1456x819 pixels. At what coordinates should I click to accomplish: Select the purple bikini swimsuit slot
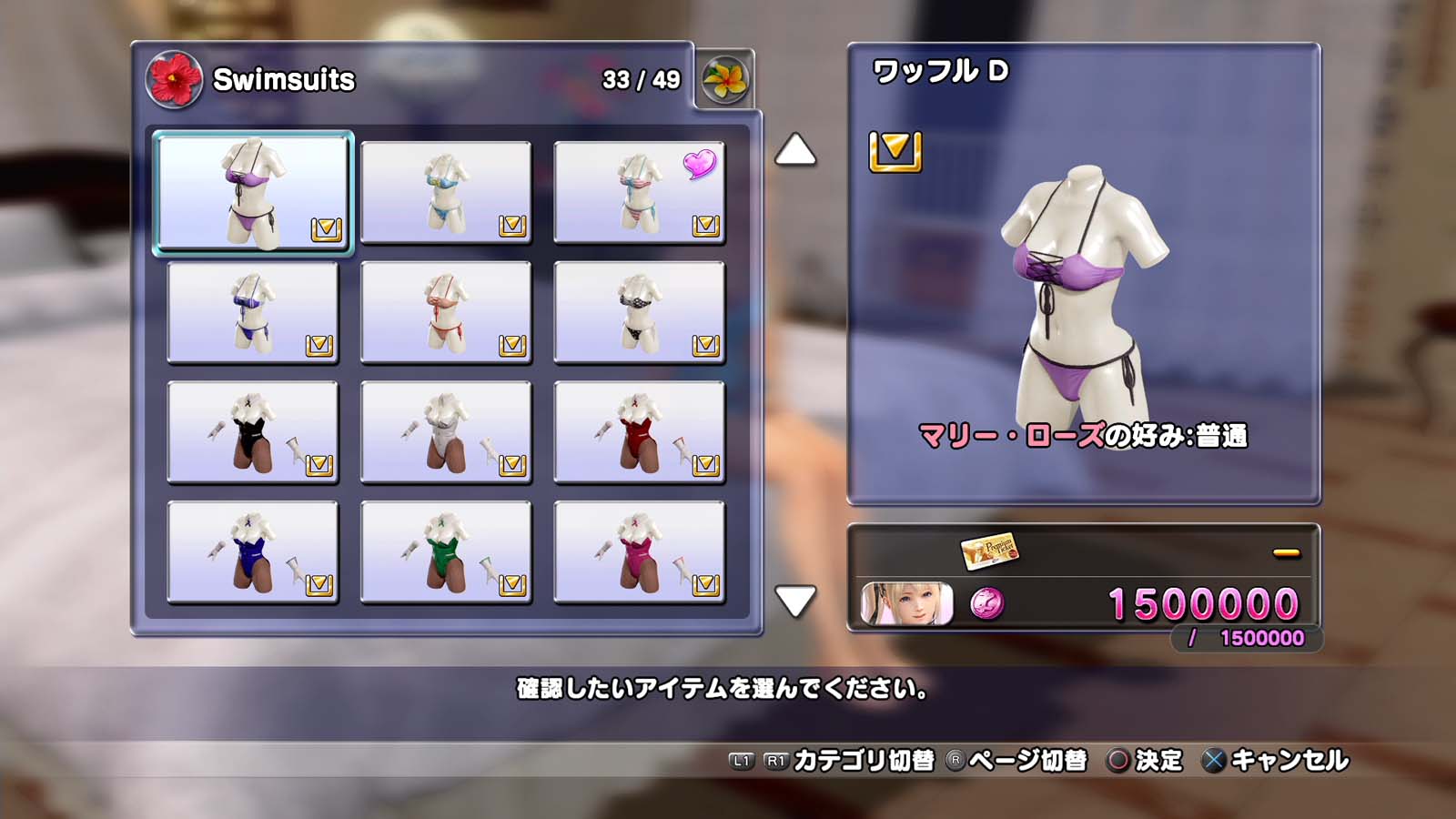point(253,192)
